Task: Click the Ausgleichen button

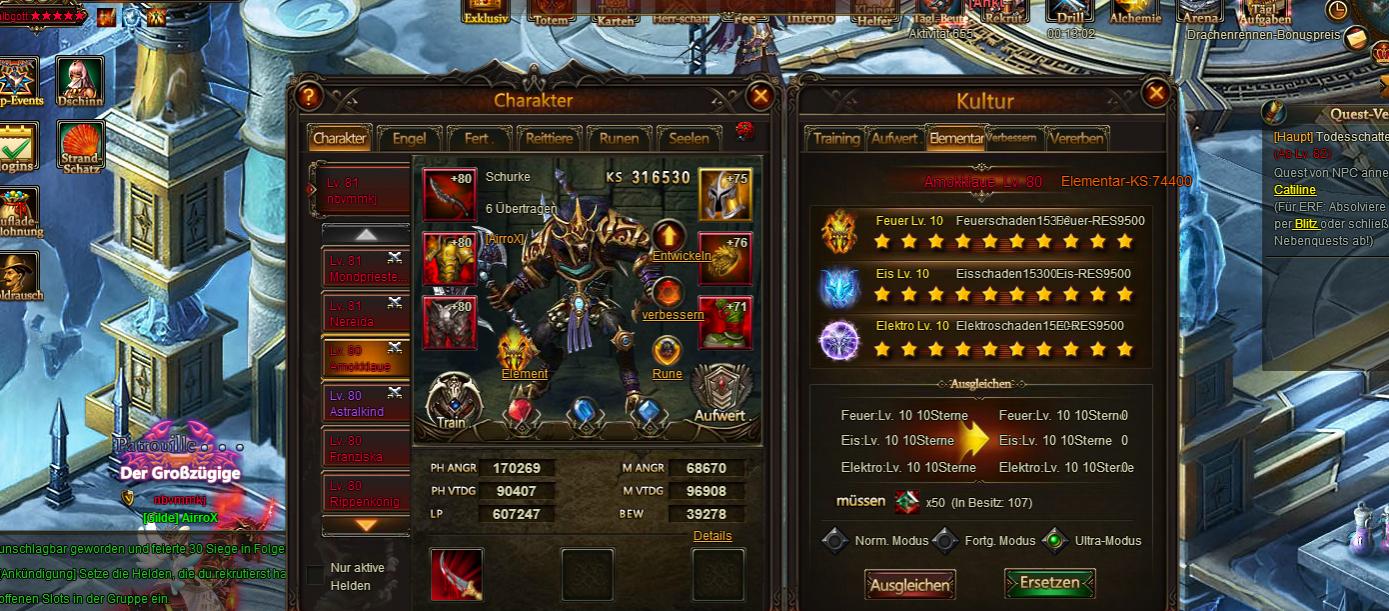Action: (909, 584)
